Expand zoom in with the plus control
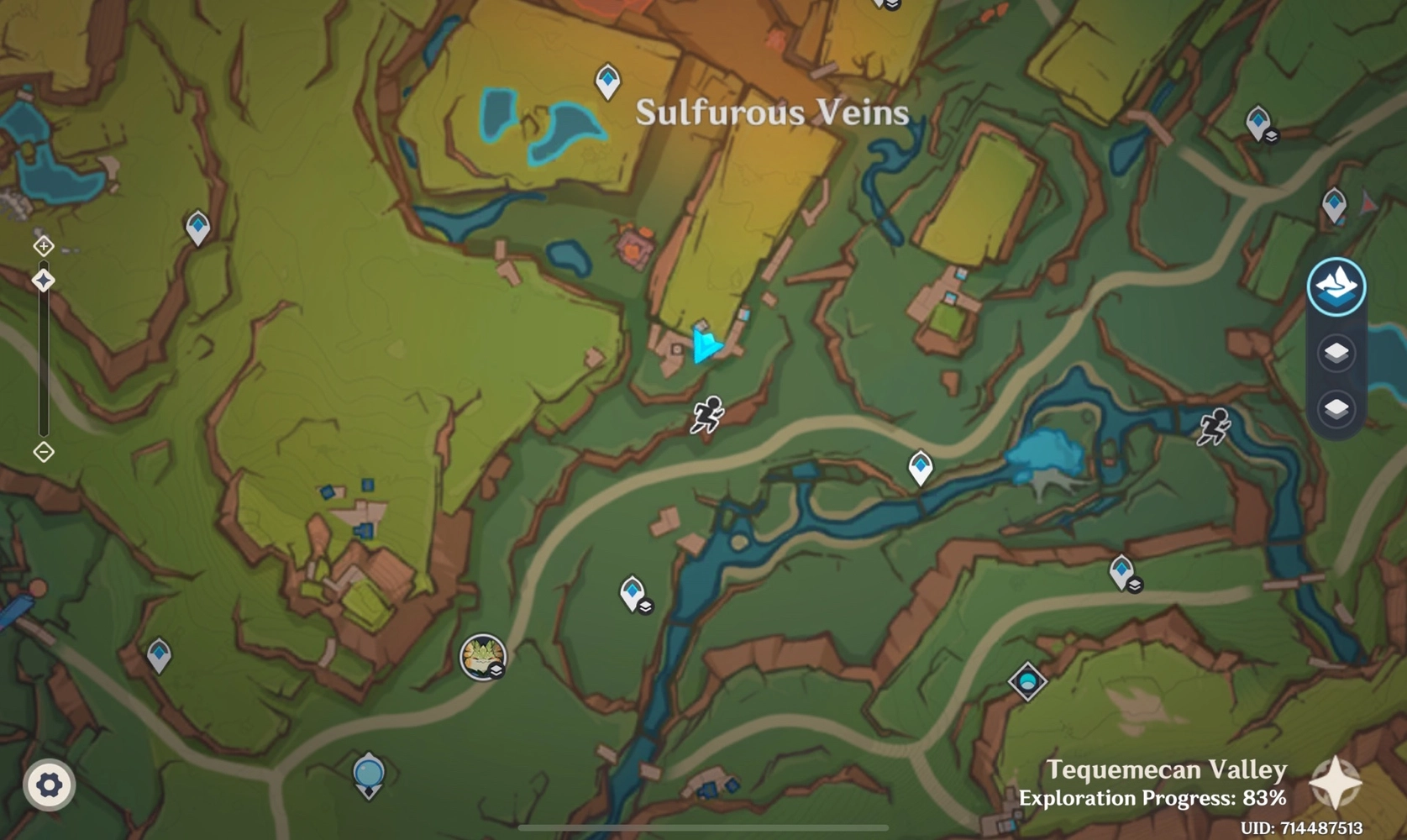The height and width of the screenshot is (840, 1407). [x=43, y=246]
